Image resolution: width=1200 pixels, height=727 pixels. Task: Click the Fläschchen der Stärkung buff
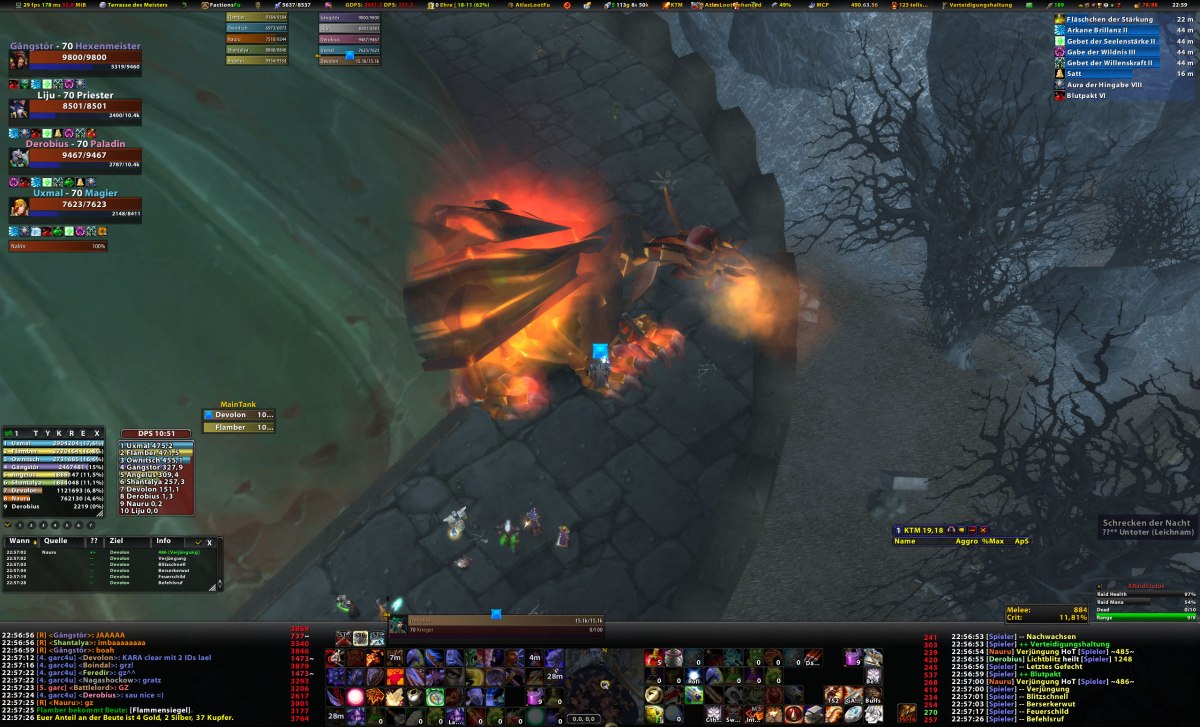coord(1108,19)
